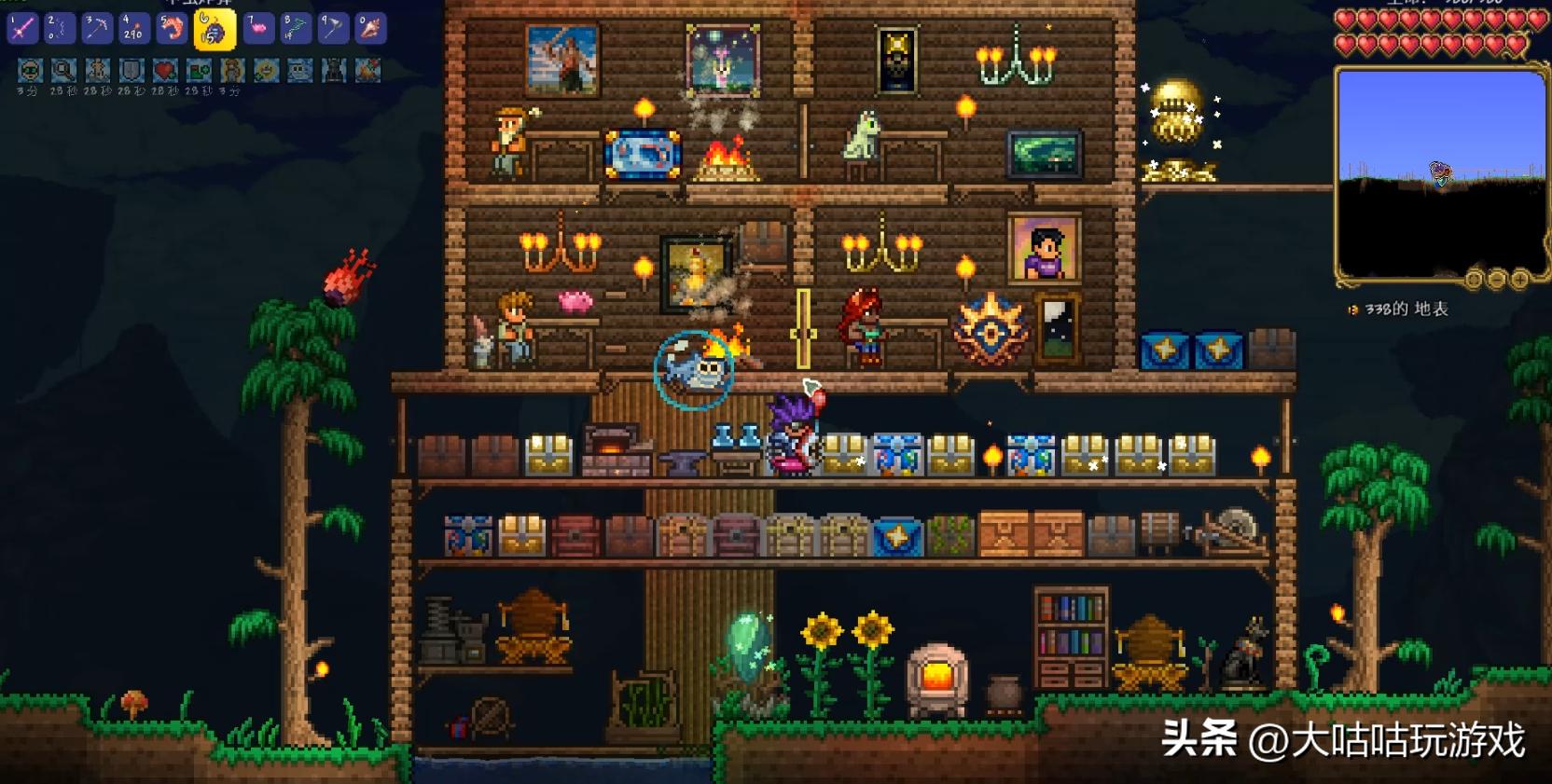1552x784 pixels.
Task: Choose the pickaxe in hotbar slot 3
Action: pos(97,29)
